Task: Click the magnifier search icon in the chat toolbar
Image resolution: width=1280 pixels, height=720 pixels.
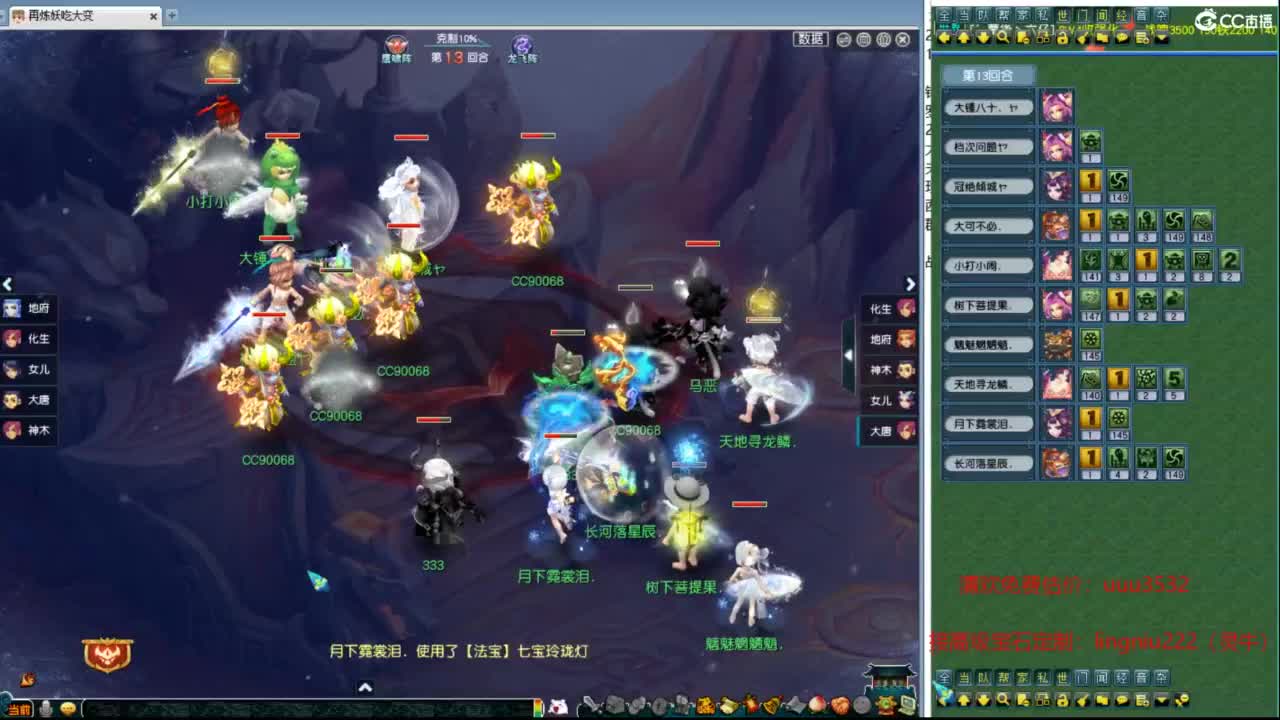Action: 1000,36
